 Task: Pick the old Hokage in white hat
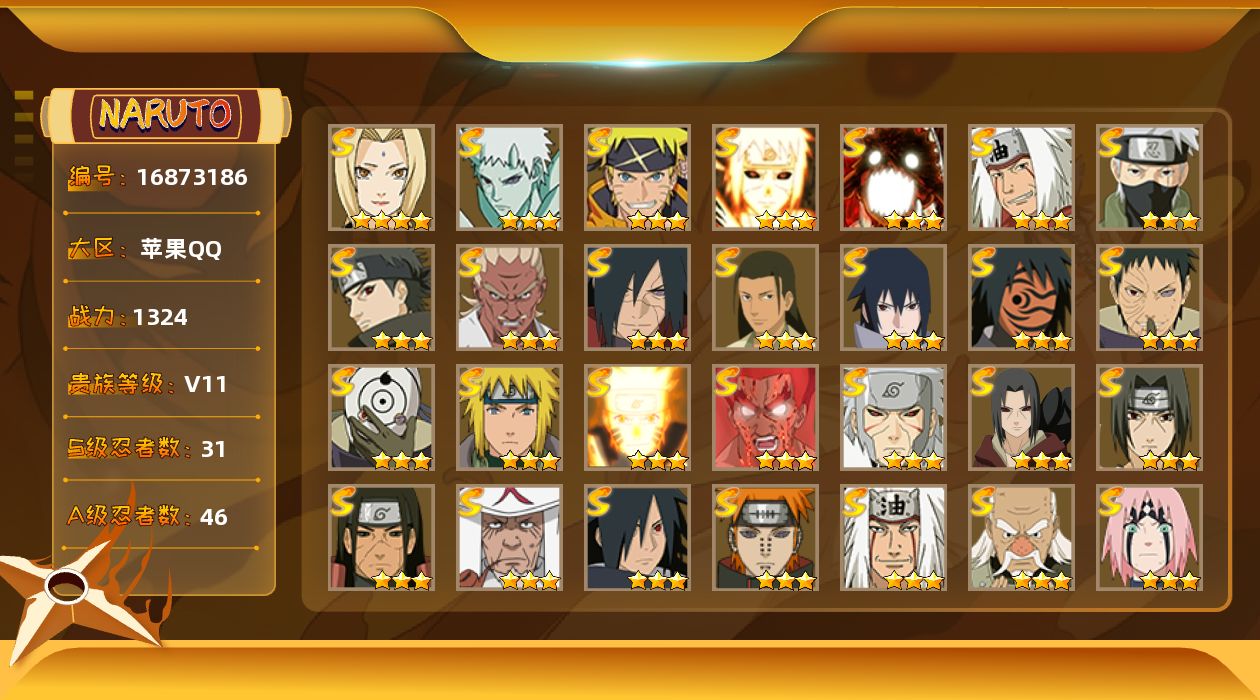(509, 537)
